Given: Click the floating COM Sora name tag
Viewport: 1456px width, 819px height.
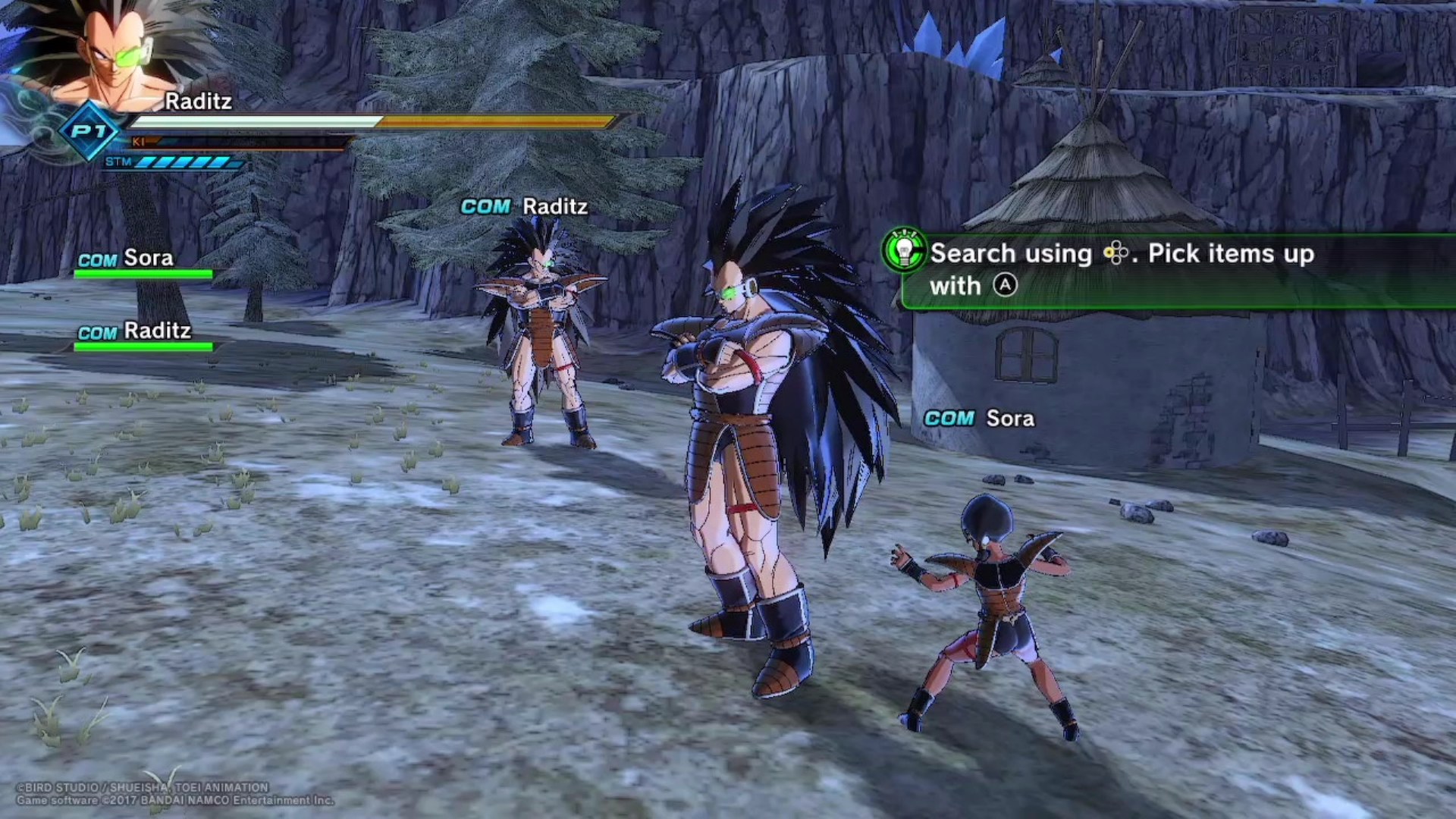Looking at the screenshot, I should point(979,419).
